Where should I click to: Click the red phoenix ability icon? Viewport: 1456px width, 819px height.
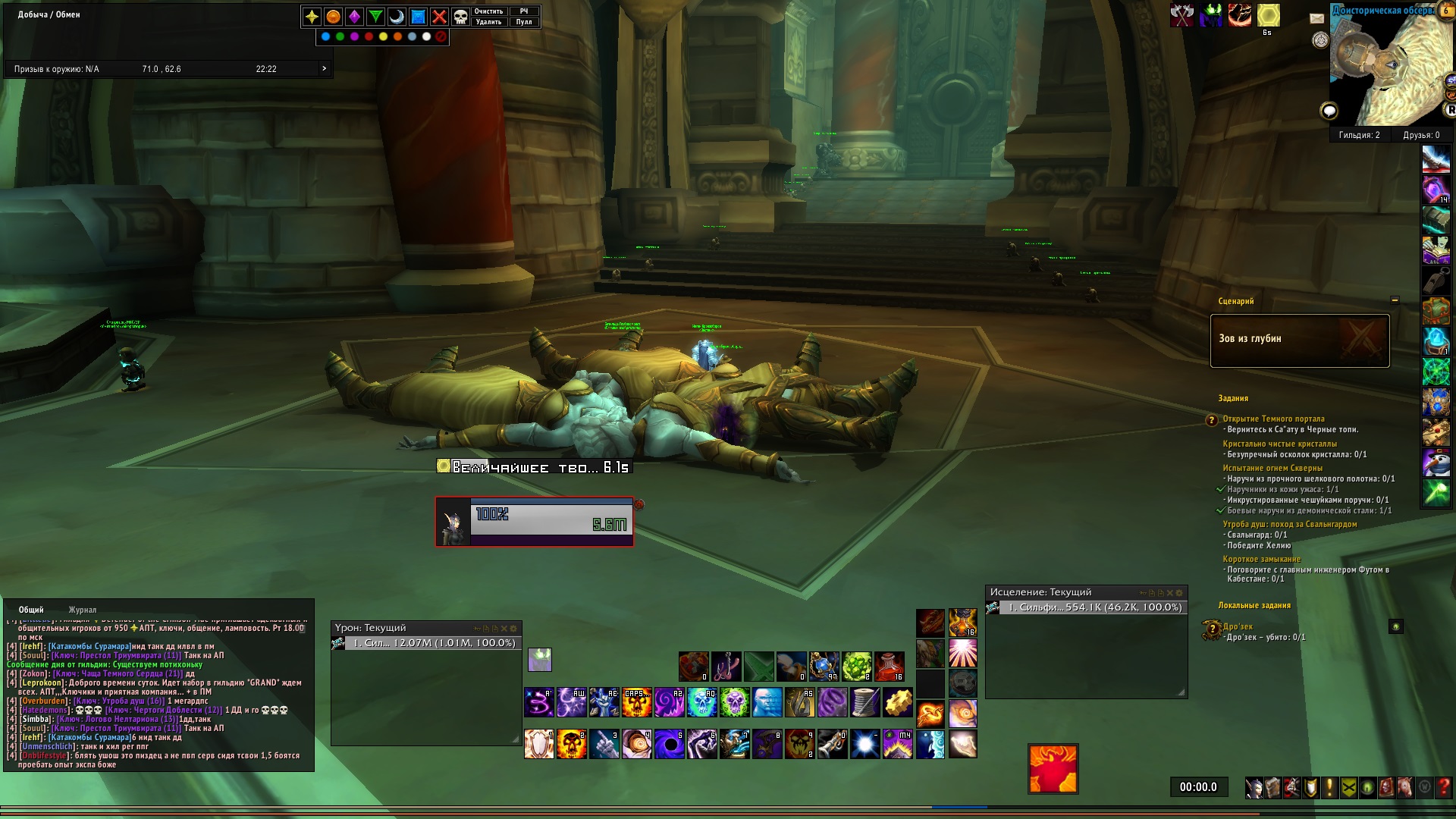pos(1053,769)
